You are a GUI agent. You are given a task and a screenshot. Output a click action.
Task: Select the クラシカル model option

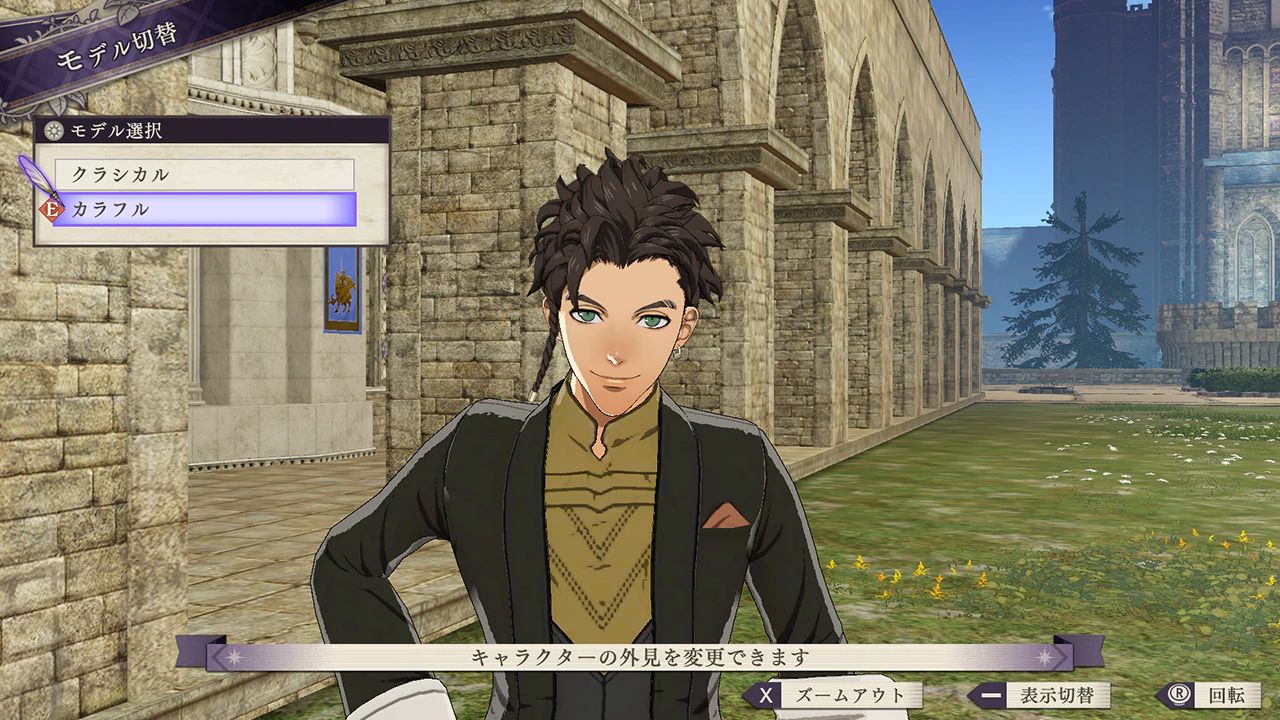(x=204, y=174)
